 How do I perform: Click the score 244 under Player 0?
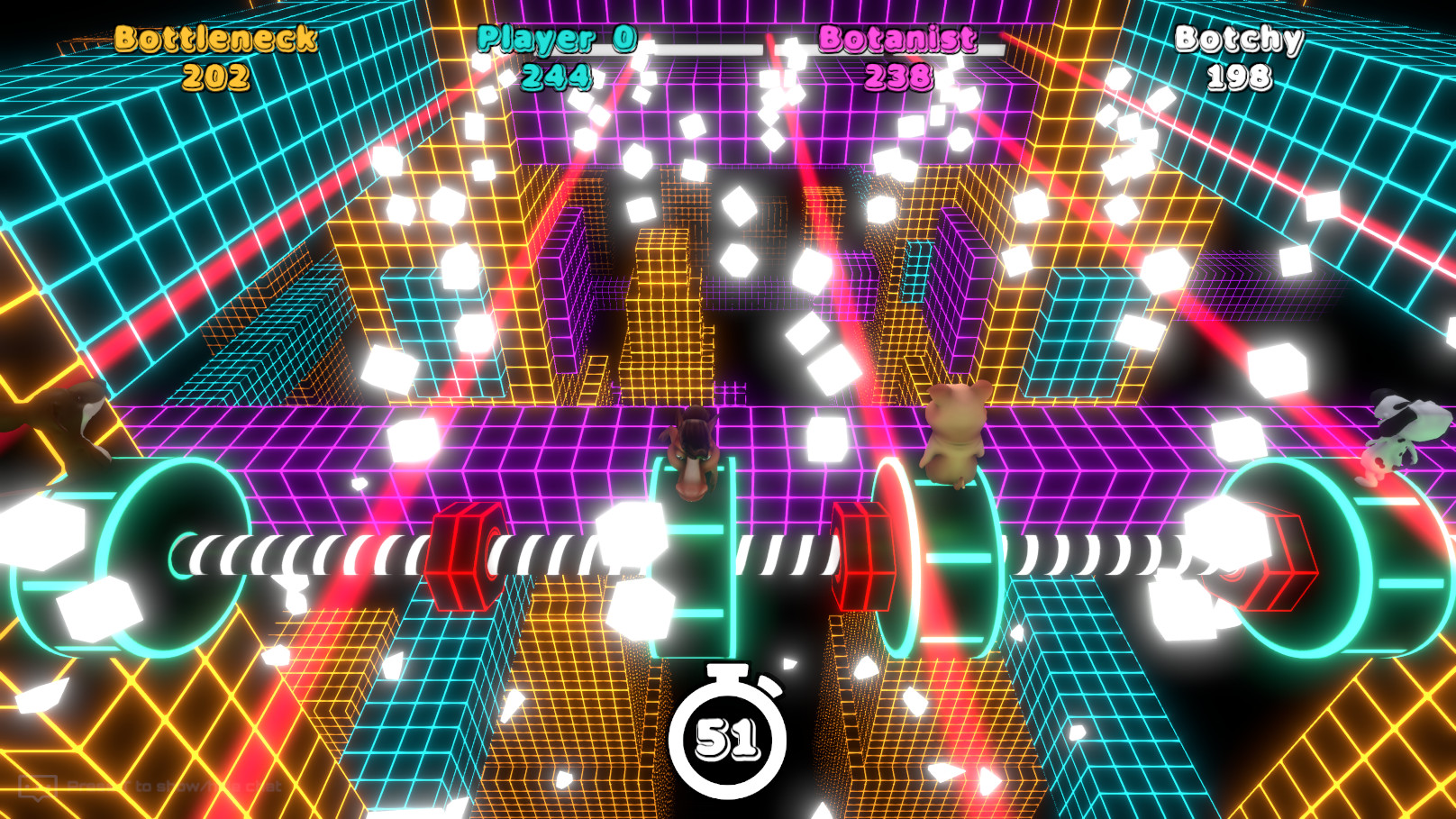(560, 79)
